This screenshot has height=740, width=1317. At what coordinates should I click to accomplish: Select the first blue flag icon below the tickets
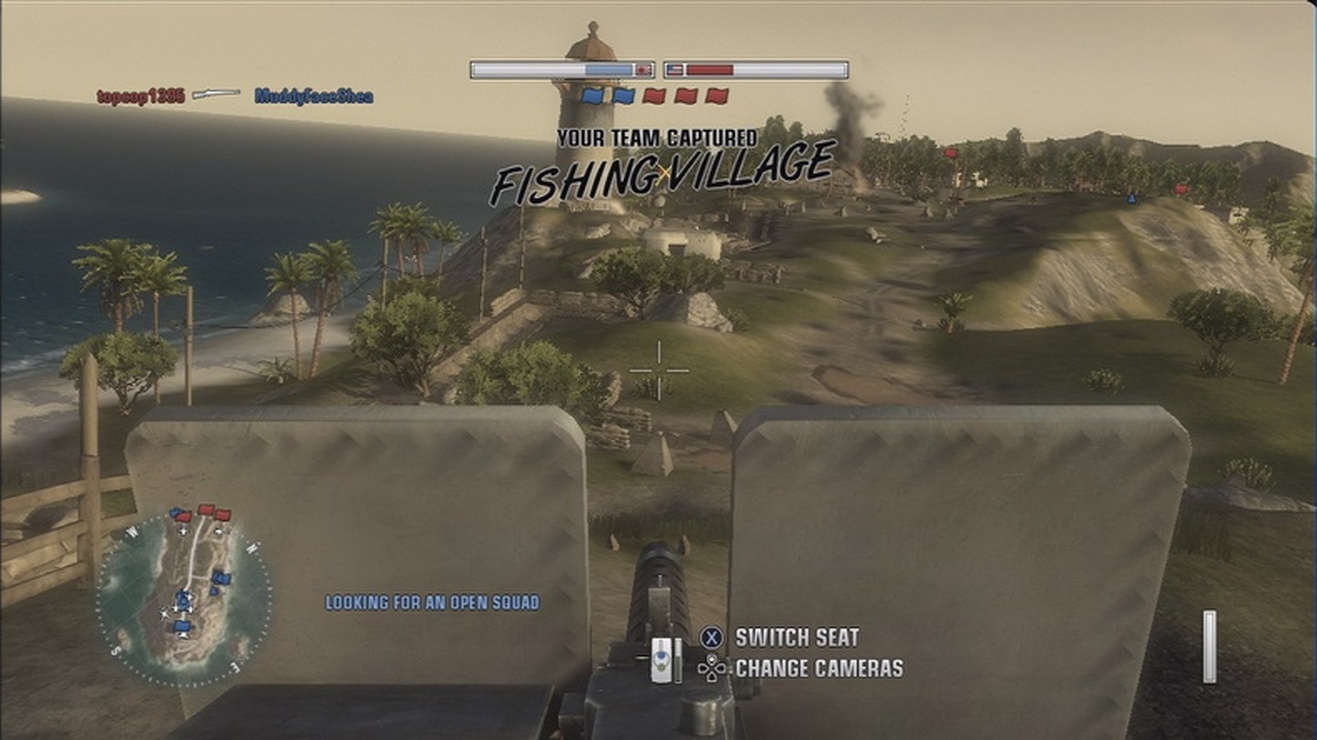pyautogui.click(x=593, y=95)
